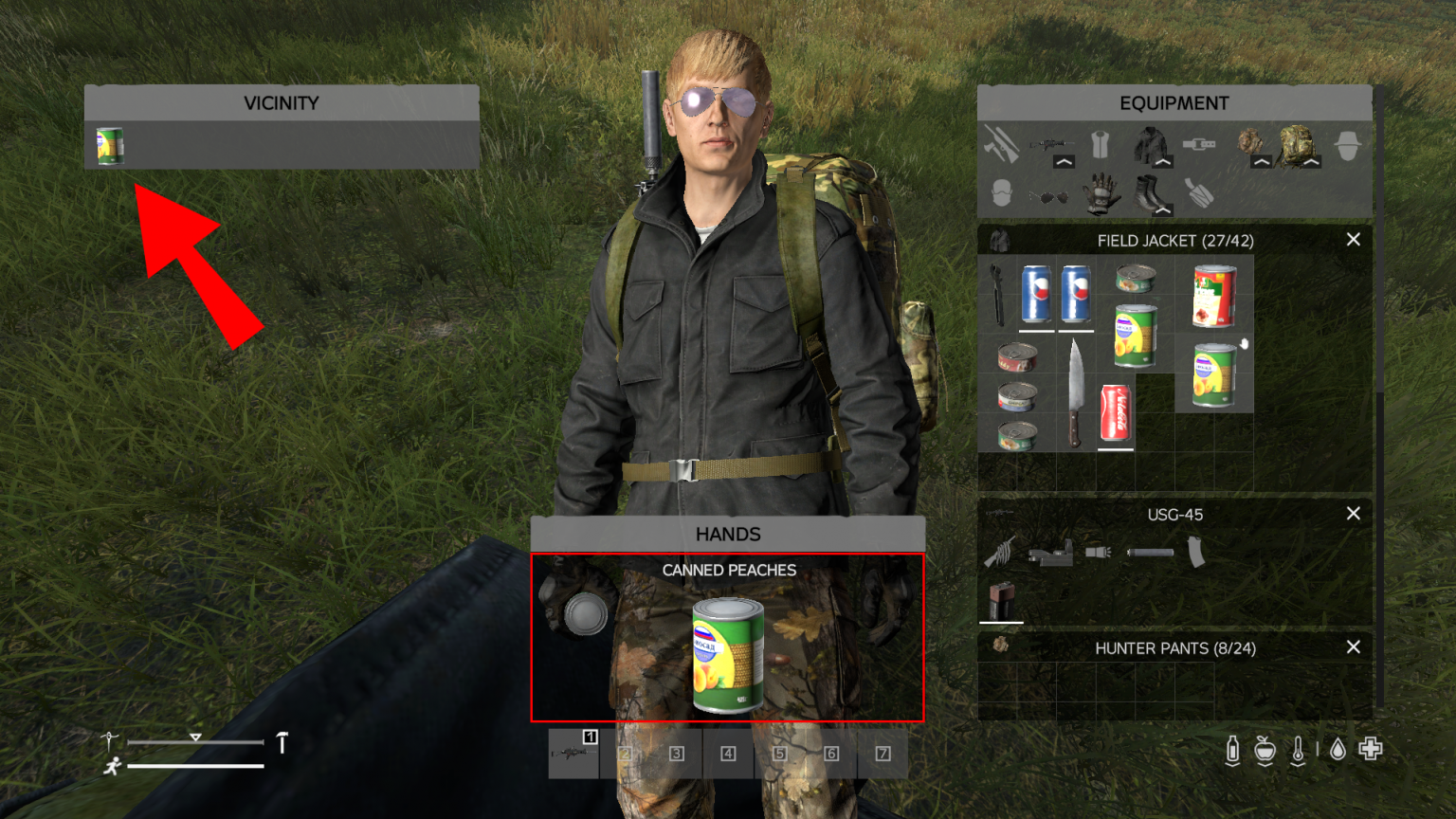Expand the chevron under the Field Jacket slot
The image size is (1456, 819).
tap(1163, 162)
